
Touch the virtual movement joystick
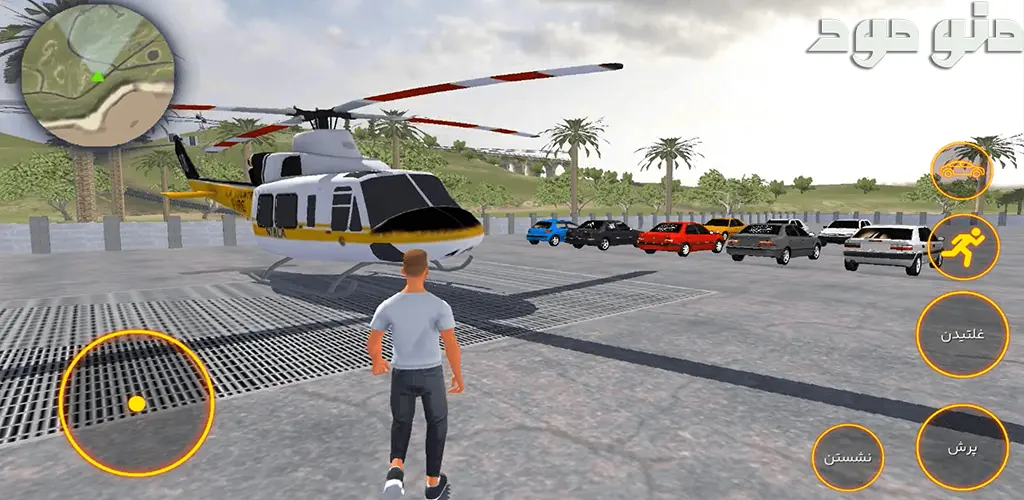(x=137, y=403)
